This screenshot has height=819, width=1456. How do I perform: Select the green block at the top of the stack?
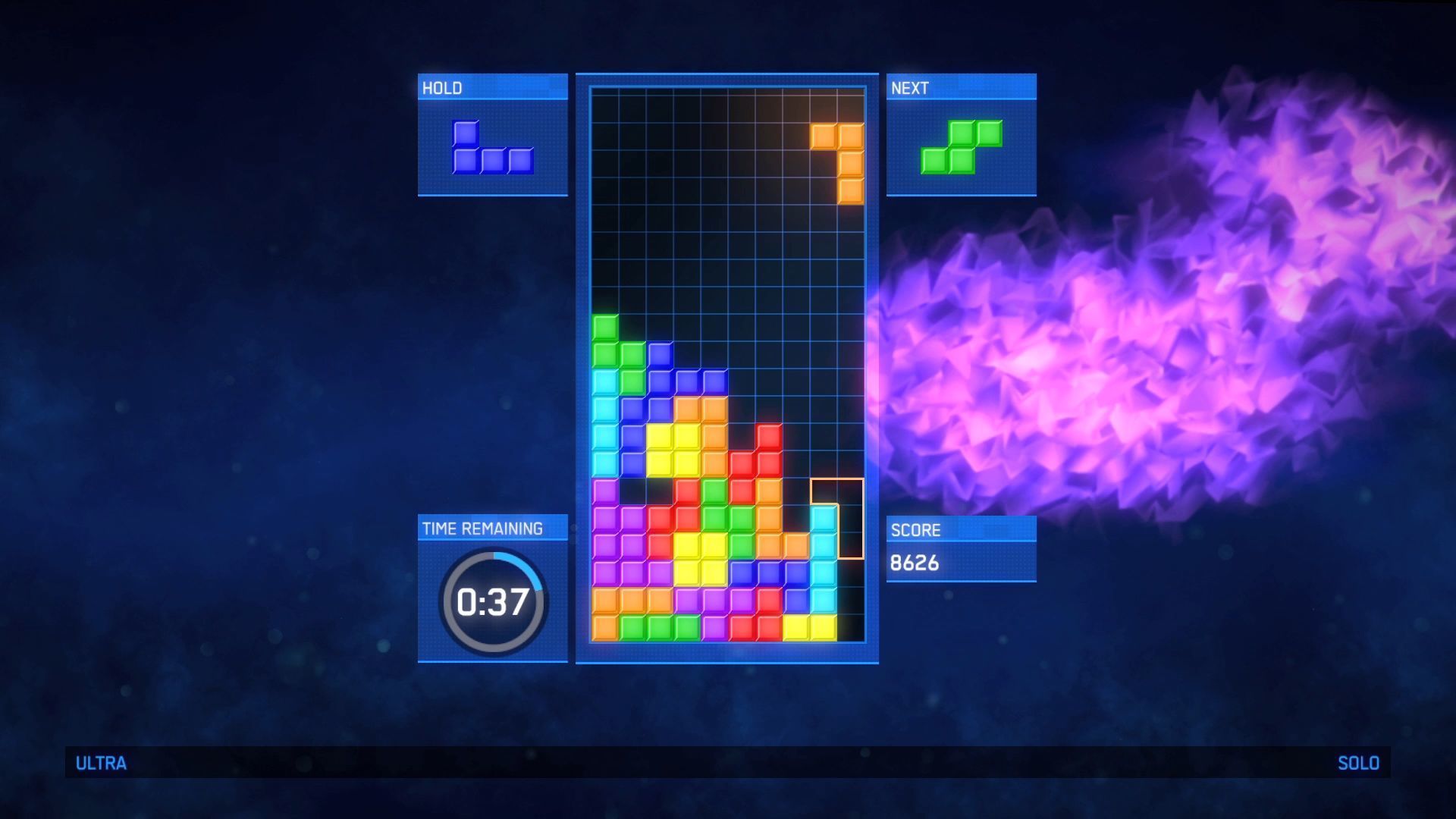click(605, 326)
